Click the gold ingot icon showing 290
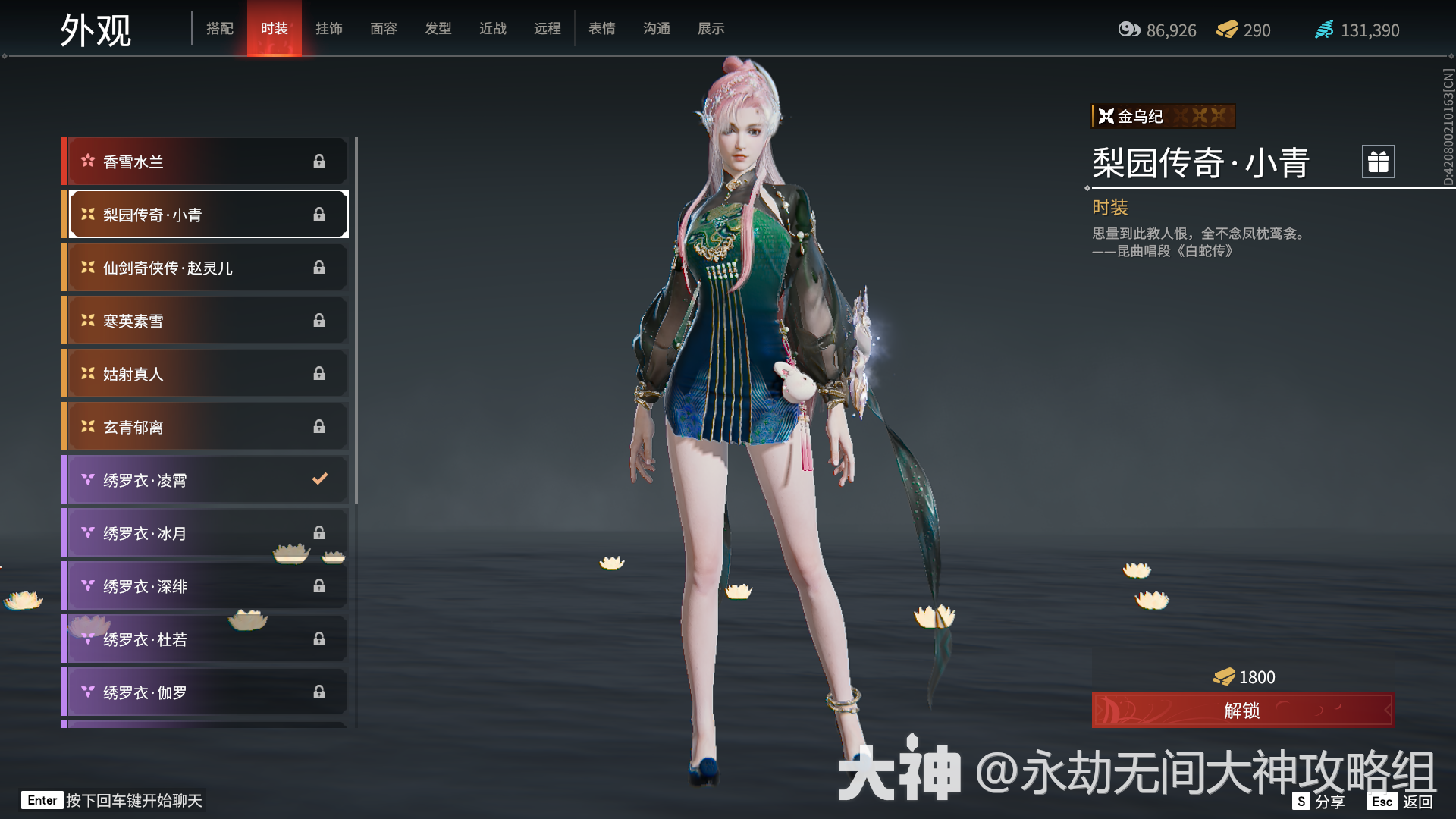This screenshot has width=1456, height=819. (x=1226, y=30)
